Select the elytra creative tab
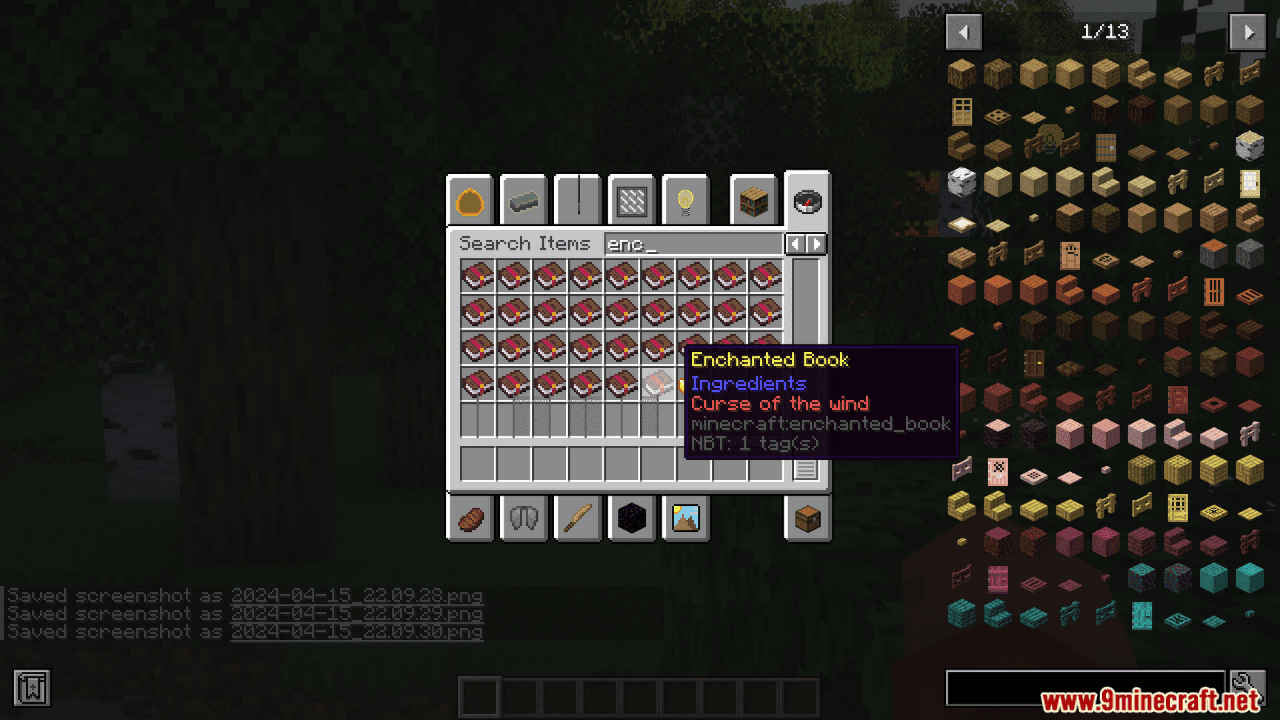1280x720 pixels. coord(524,519)
